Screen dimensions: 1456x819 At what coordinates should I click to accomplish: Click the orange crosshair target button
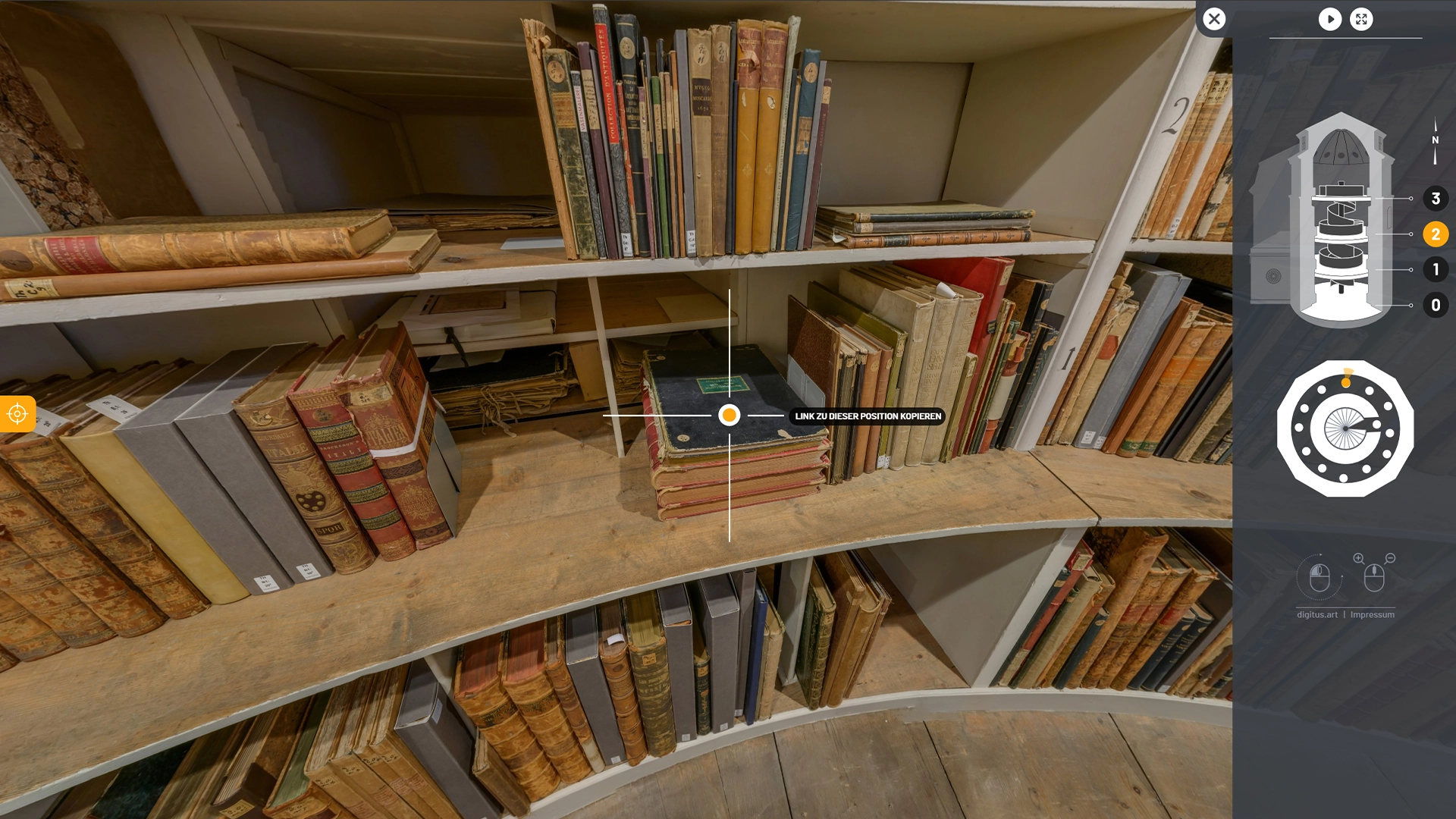point(17,414)
